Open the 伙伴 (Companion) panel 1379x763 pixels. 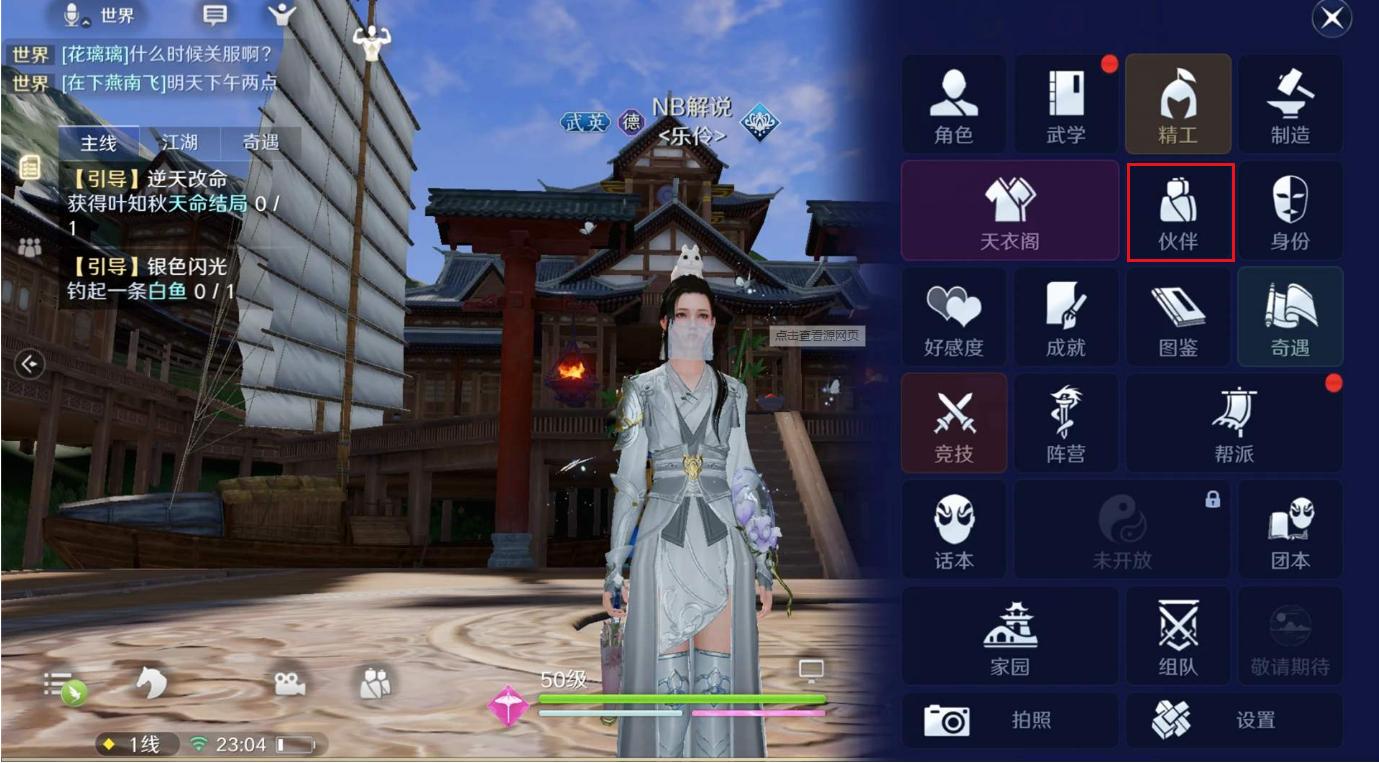[1178, 210]
